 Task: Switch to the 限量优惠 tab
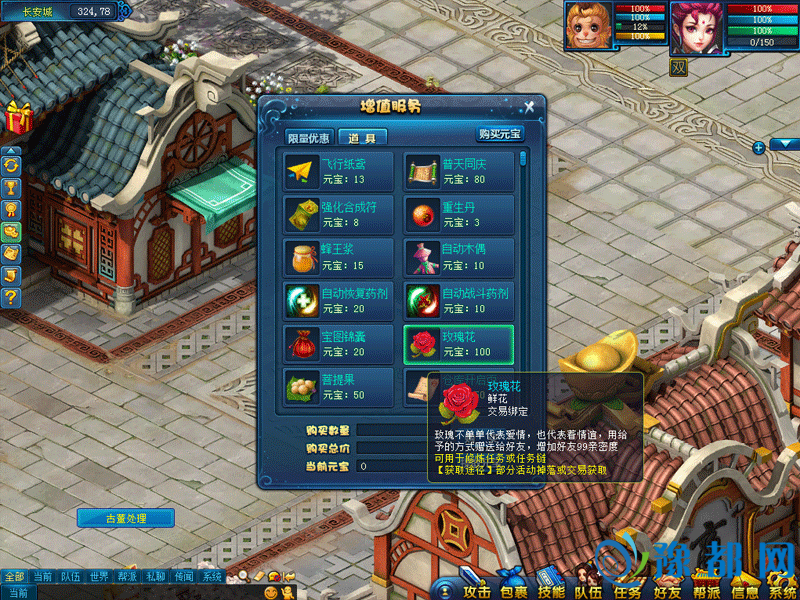click(x=309, y=138)
